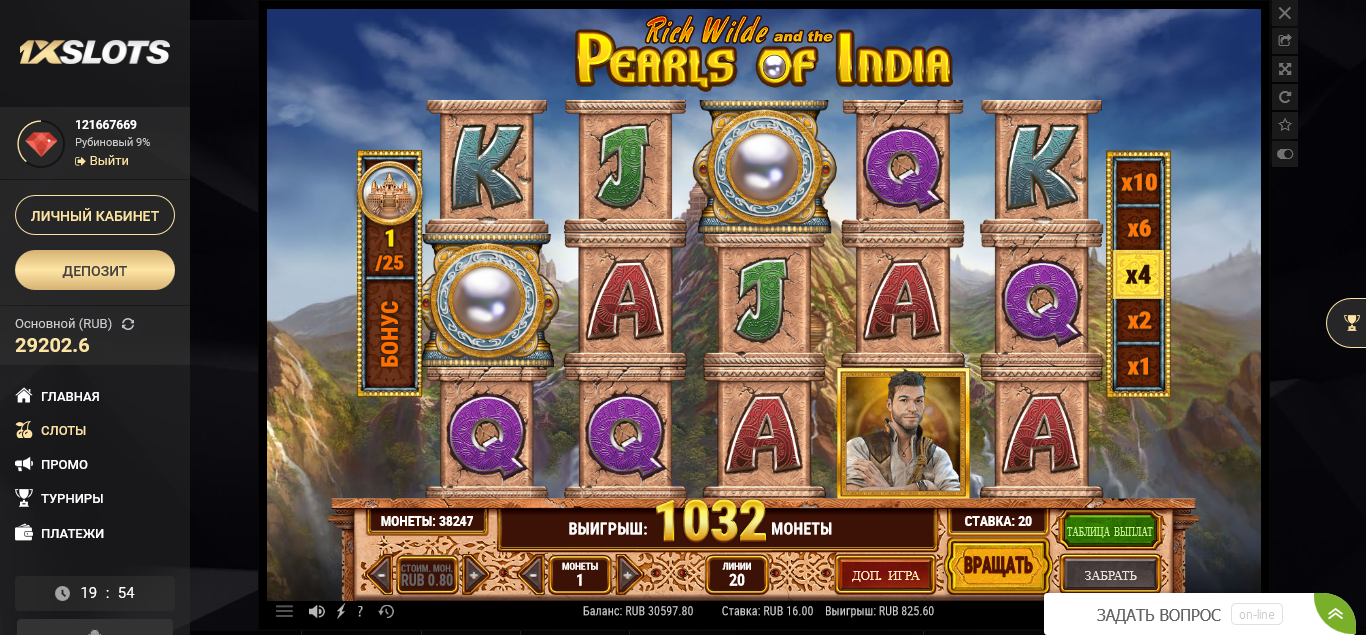Lower the МОНЕТЫ coins-per-line count
This screenshot has width=1366, height=635.
tap(532, 574)
